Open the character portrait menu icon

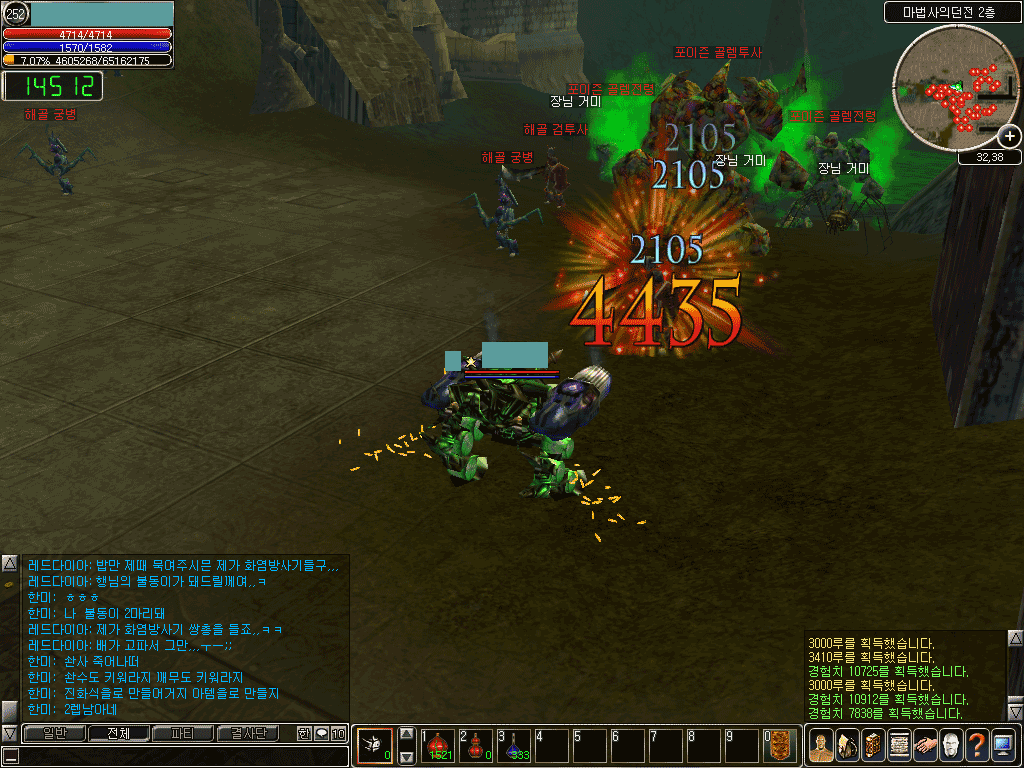coord(820,745)
